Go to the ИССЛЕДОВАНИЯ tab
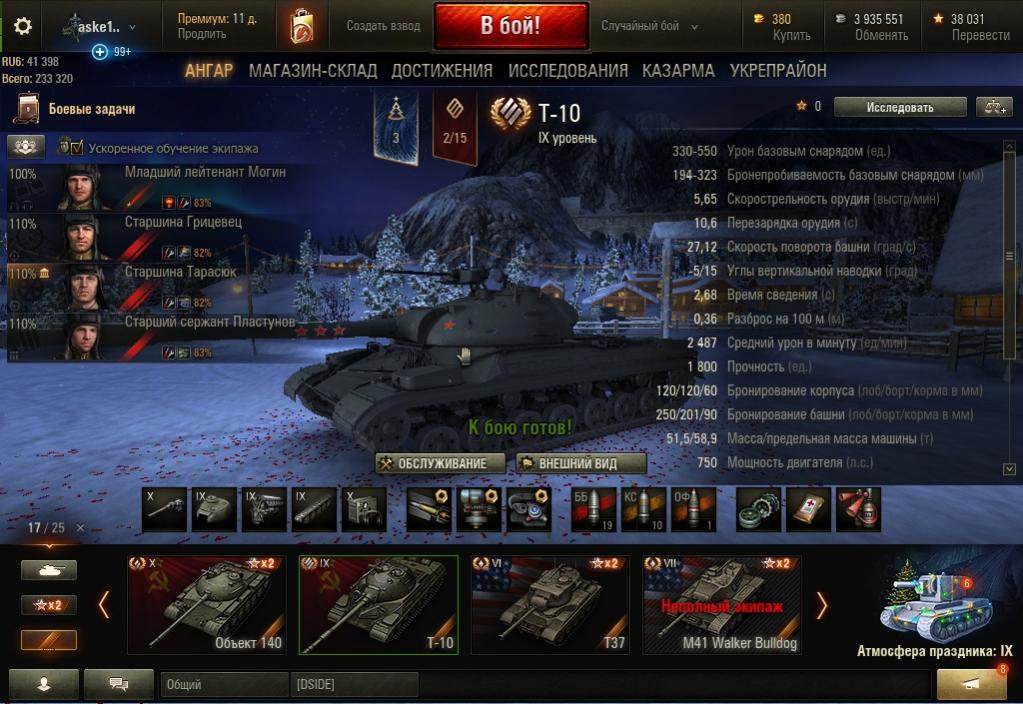The height and width of the screenshot is (704, 1023). coord(568,71)
